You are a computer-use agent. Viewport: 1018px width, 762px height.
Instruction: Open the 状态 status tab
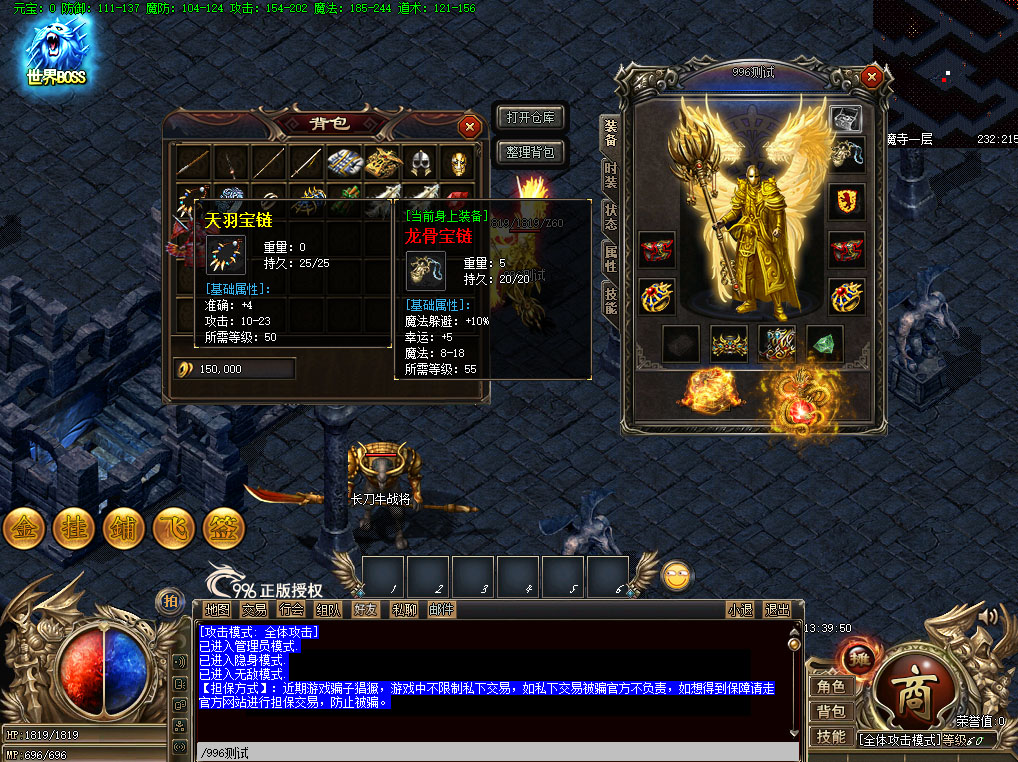(610, 216)
